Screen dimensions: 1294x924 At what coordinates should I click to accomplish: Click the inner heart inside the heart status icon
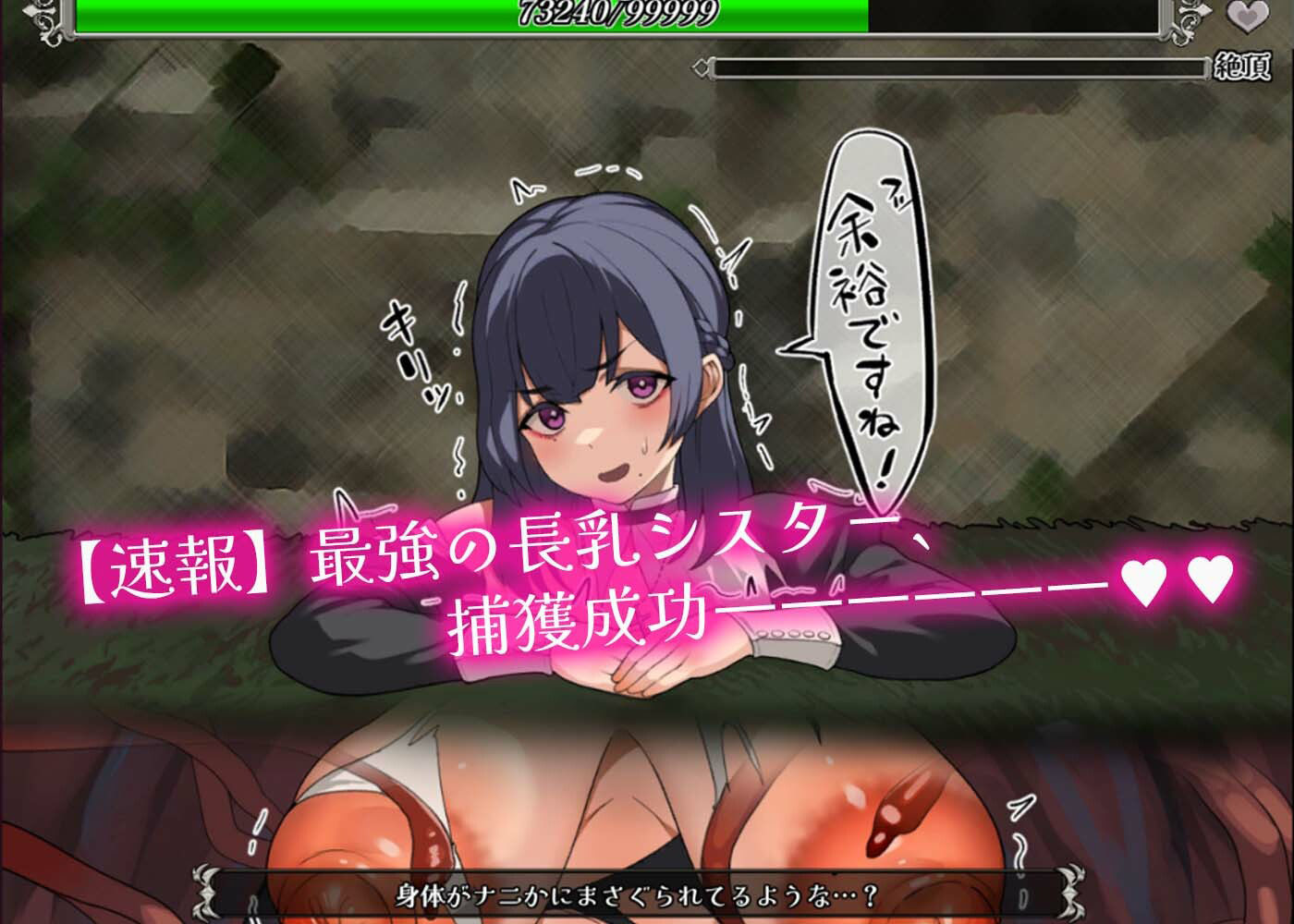[1249, 18]
